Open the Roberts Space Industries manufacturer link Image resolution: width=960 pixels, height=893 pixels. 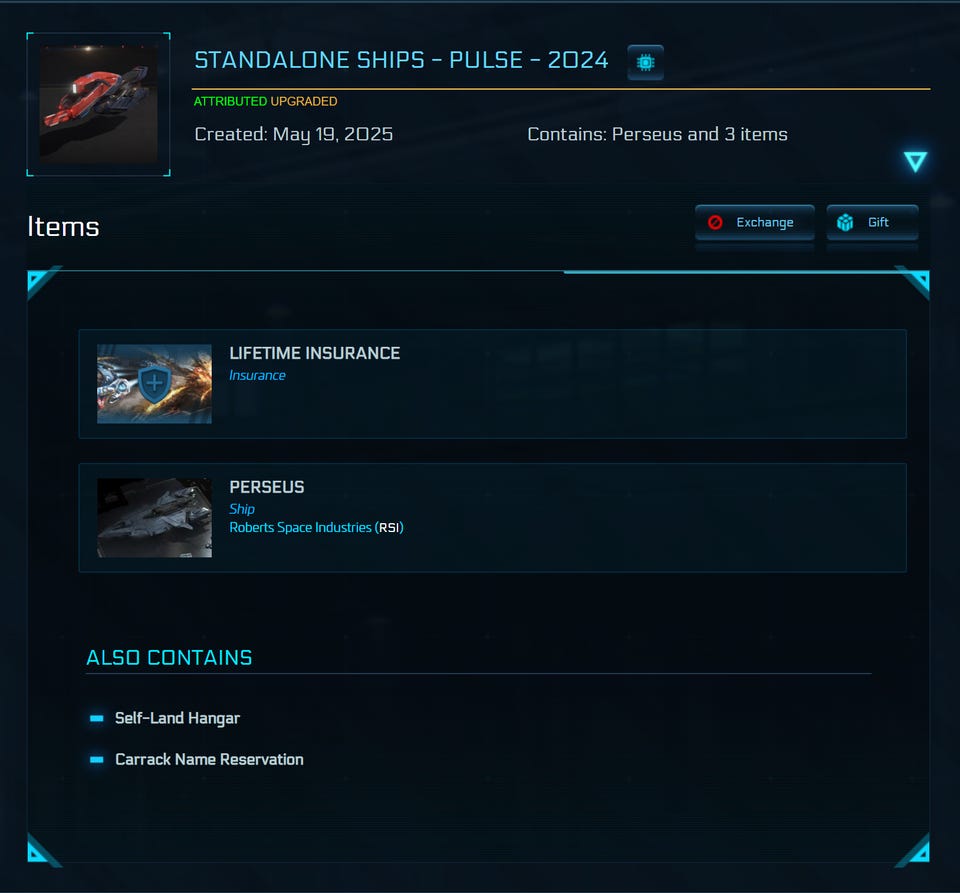[x=316, y=527]
